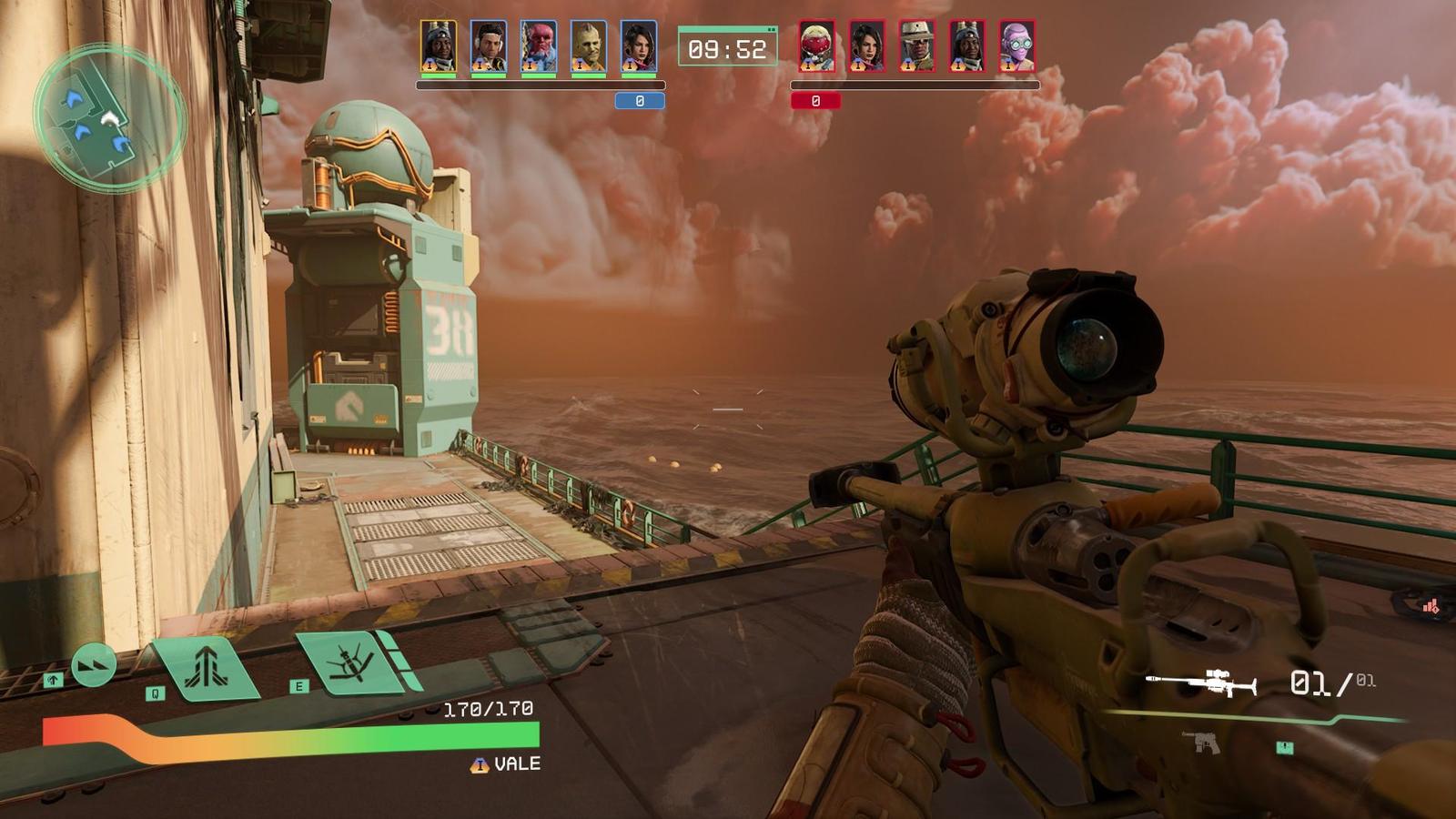Pick the enemy with hat and sunglasses

click(916, 46)
